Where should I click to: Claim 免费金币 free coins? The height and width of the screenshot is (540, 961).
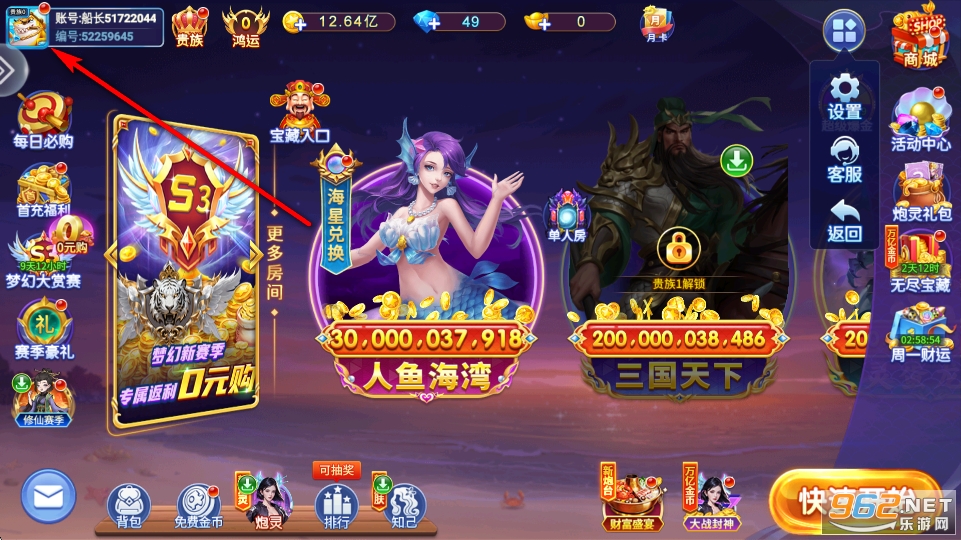(x=198, y=507)
